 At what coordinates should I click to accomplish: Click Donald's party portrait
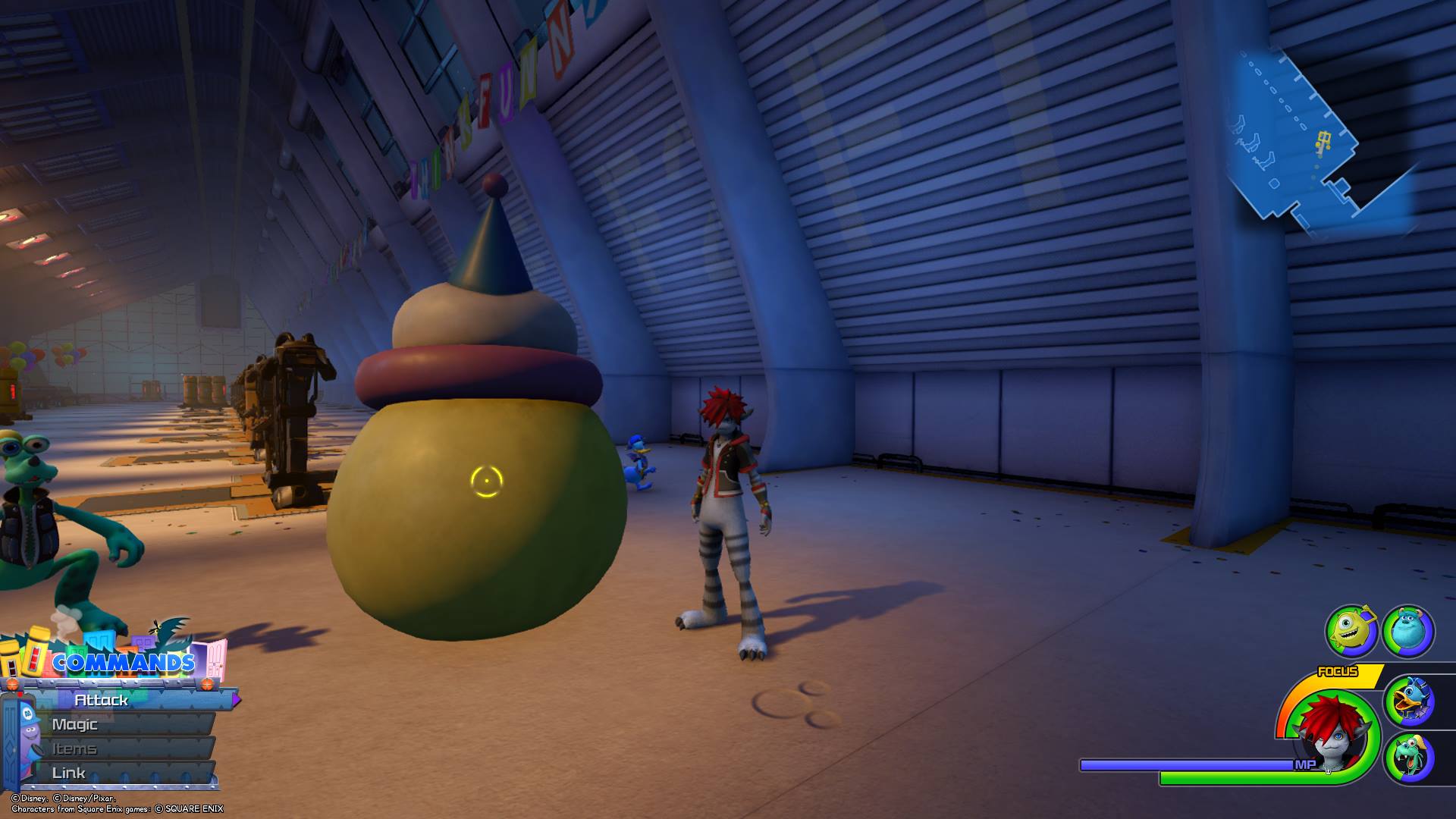[x=1409, y=701]
